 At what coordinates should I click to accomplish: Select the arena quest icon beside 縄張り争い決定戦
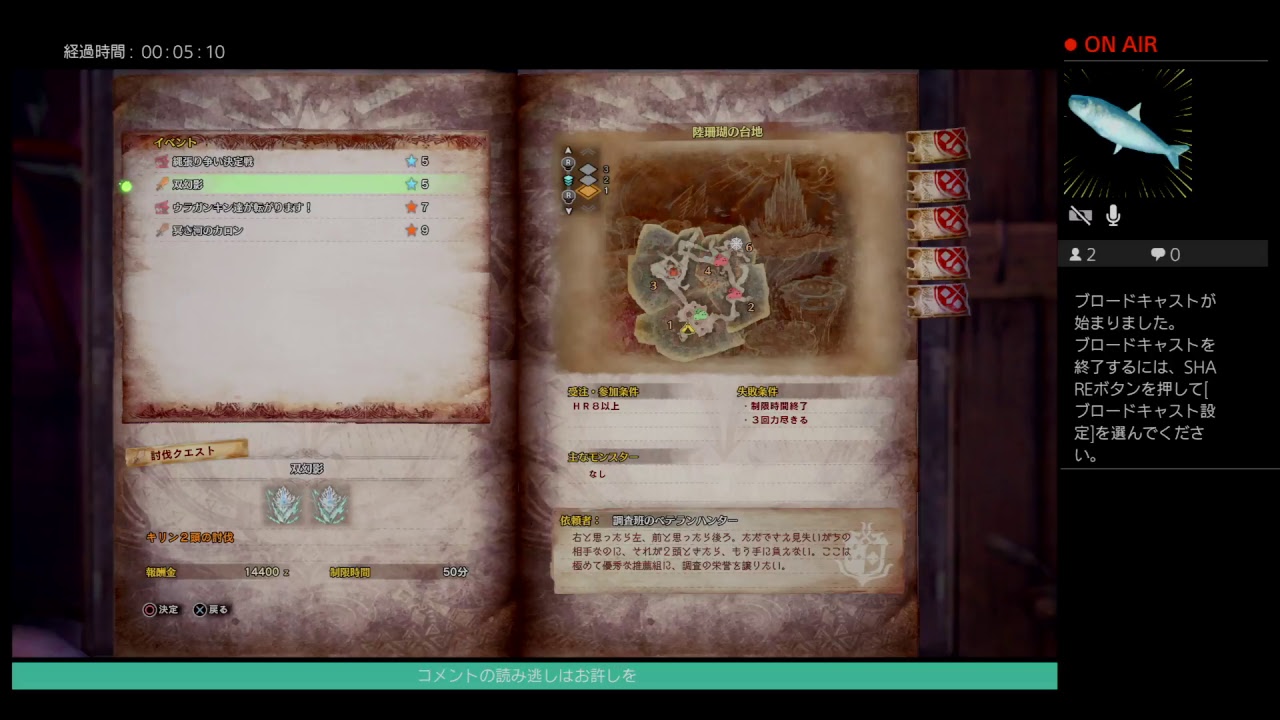161,160
